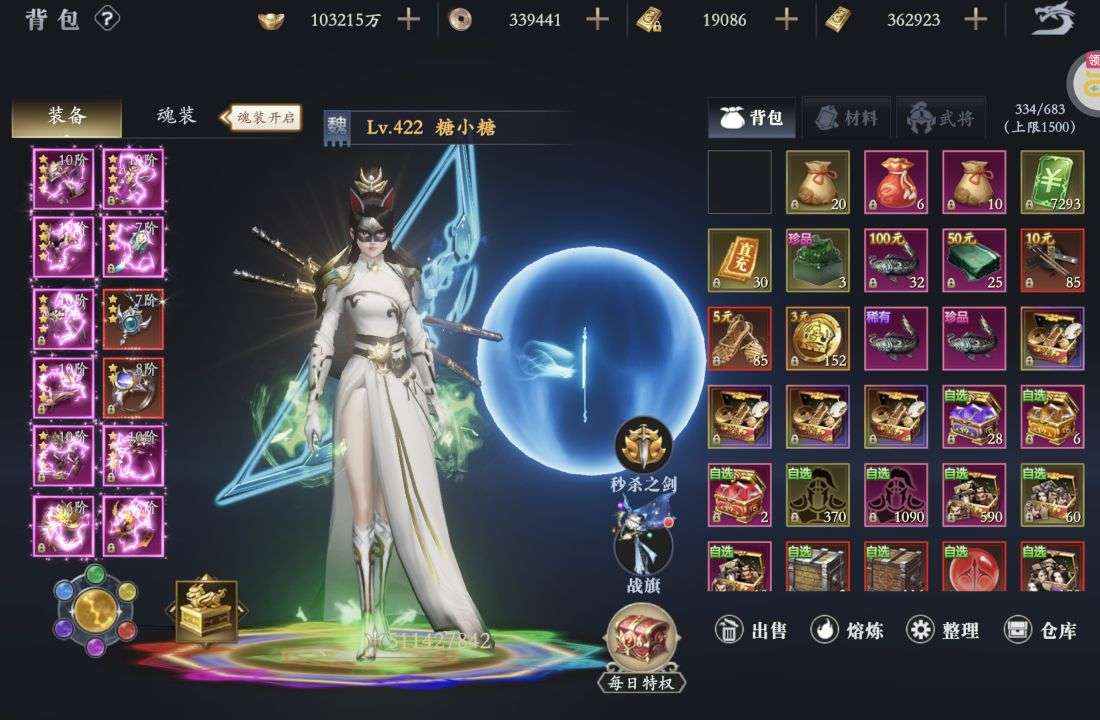Open the 战旗 battle flag icon

point(643,546)
